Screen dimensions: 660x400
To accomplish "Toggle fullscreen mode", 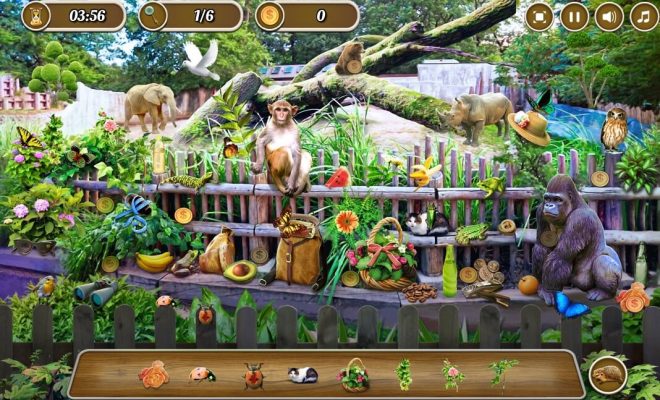I will pos(539,16).
